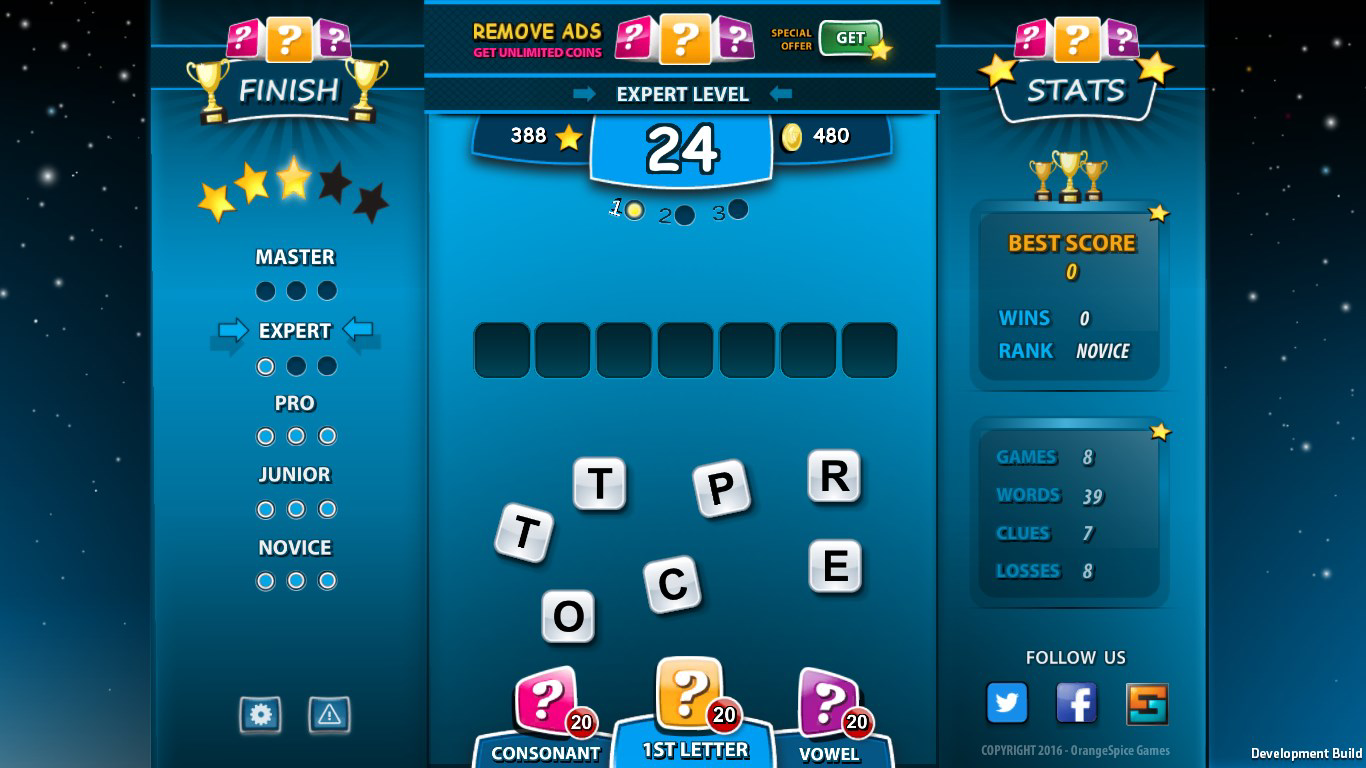Click the warning triangle icon
The image size is (1366, 768).
pos(330,716)
